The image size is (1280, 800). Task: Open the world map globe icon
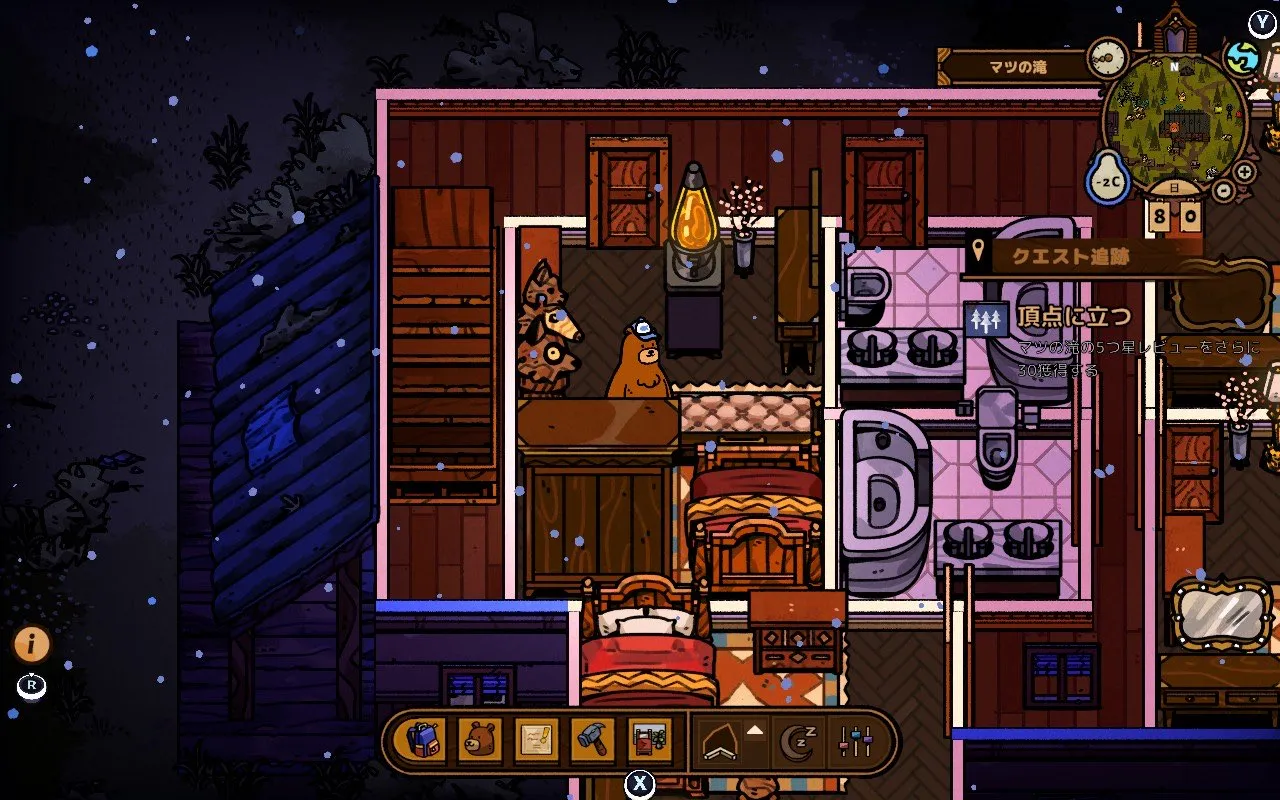[x=1243, y=57]
